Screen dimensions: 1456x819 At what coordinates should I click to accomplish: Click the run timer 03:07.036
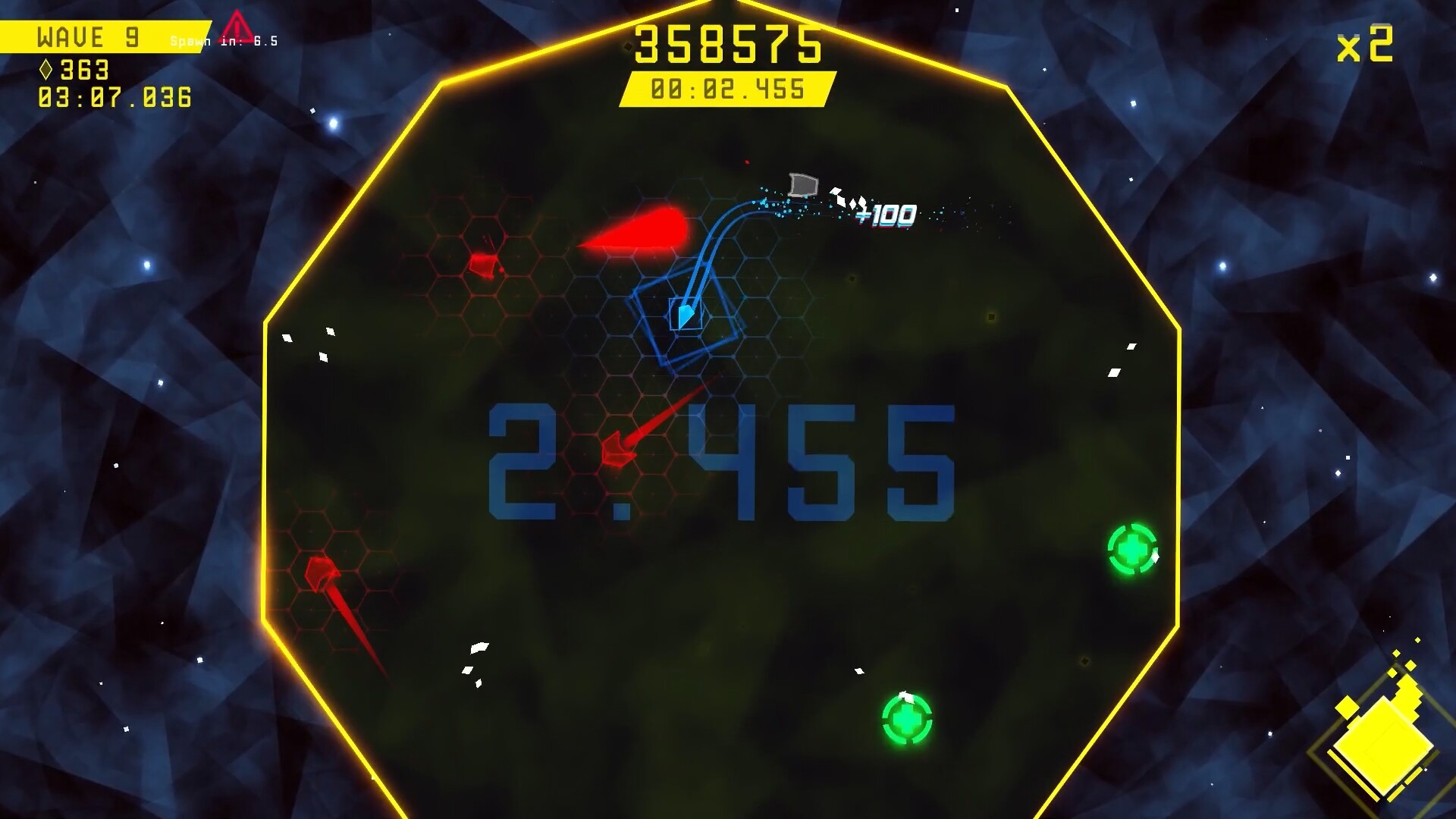click(x=114, y=97)
